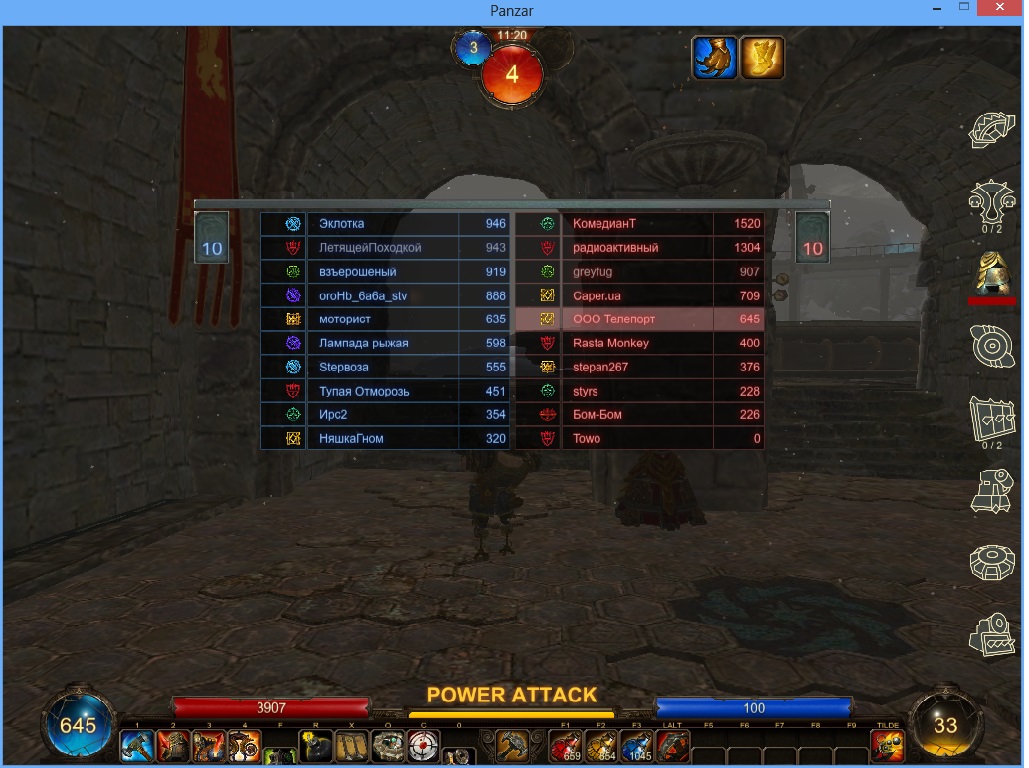
Task: Click the highlighted ООО Телепорт scoreboard row
Action: point(640,319)
